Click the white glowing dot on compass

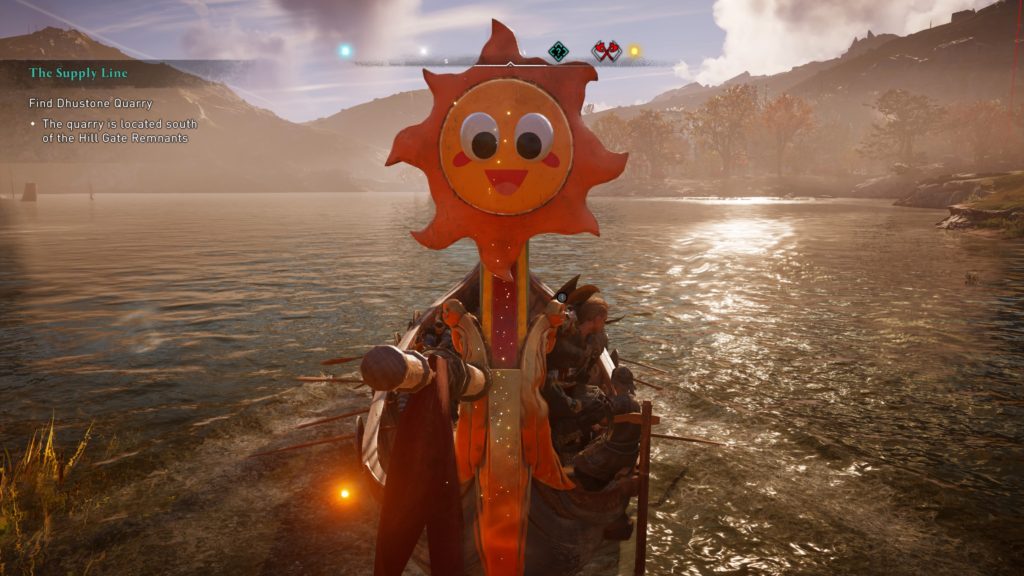(423, 50)
